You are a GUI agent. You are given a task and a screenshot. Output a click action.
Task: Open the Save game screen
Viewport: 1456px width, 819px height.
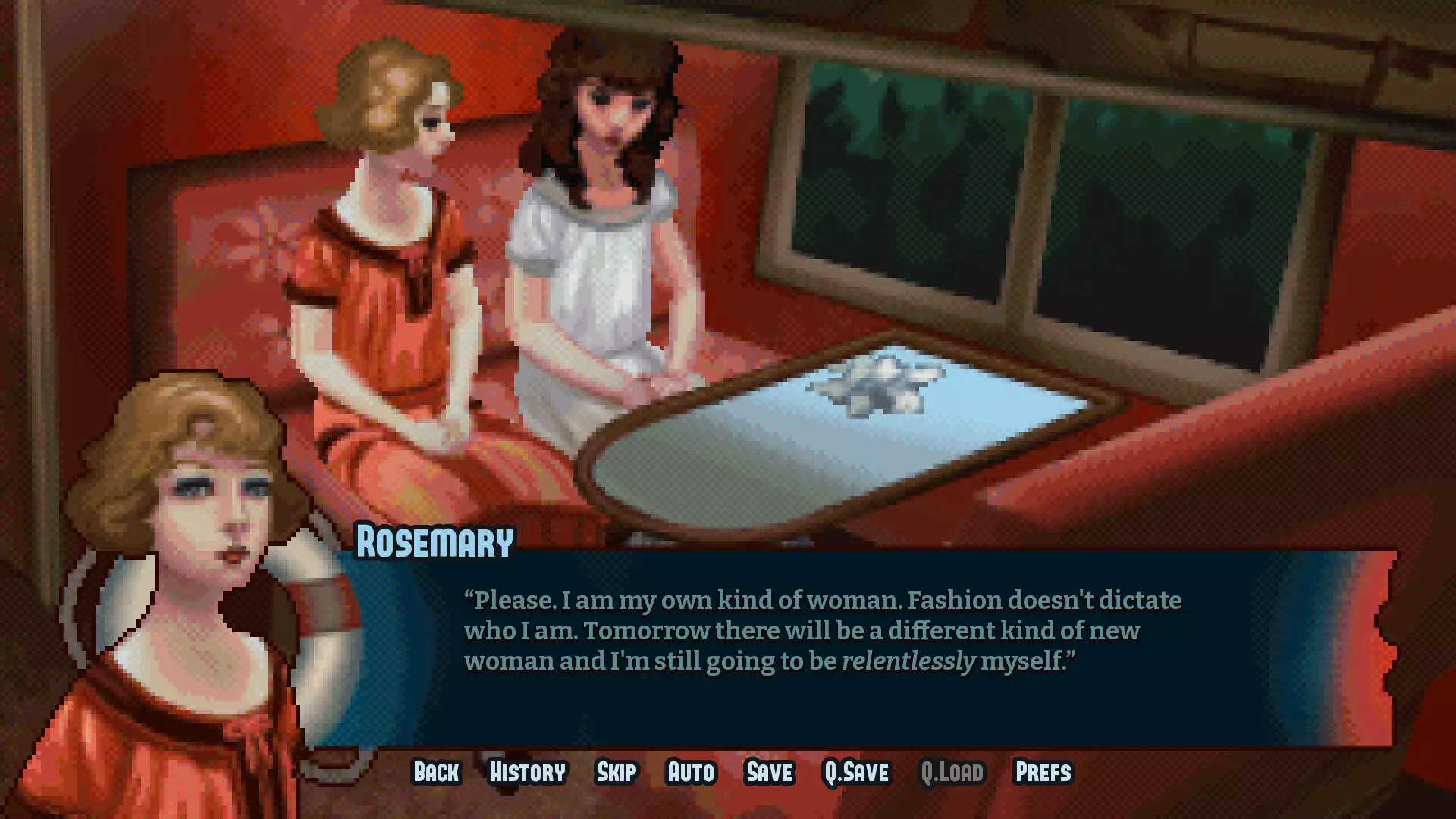770,772
